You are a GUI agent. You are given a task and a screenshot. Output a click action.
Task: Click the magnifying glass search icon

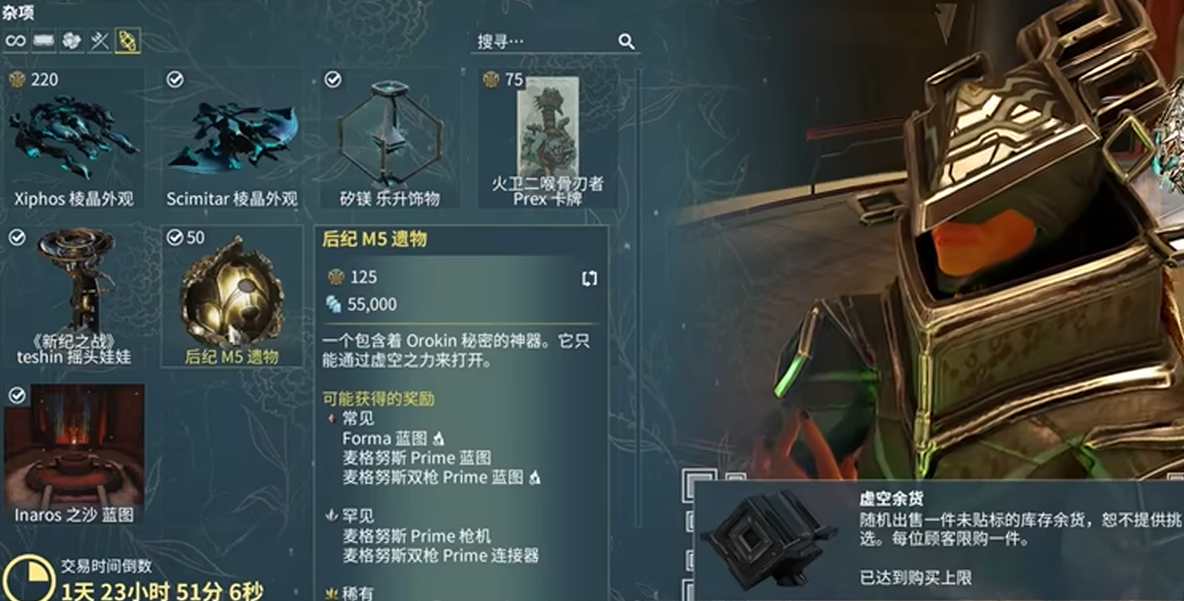click(626, 41)
